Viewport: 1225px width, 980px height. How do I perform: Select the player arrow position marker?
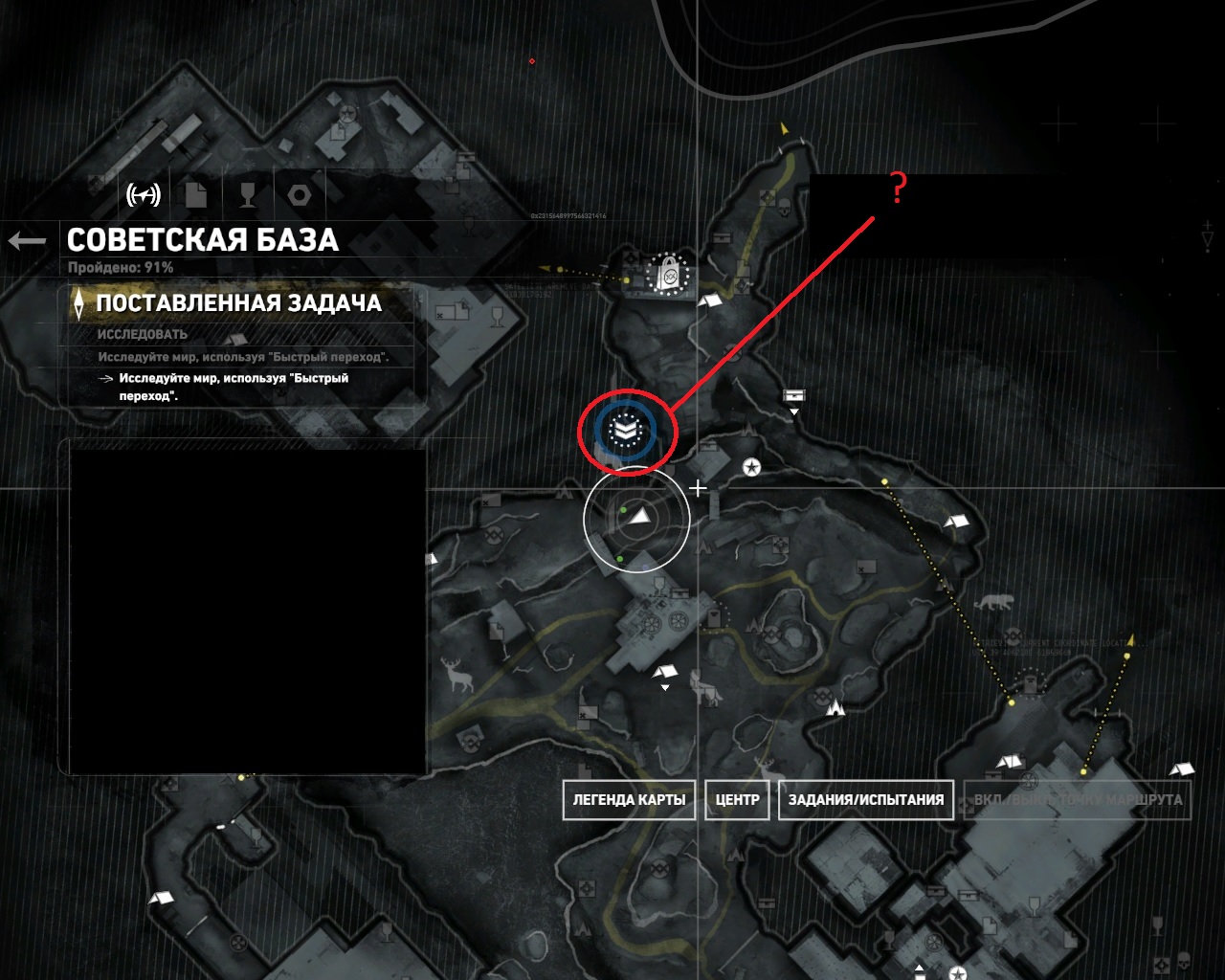(639, 517)
